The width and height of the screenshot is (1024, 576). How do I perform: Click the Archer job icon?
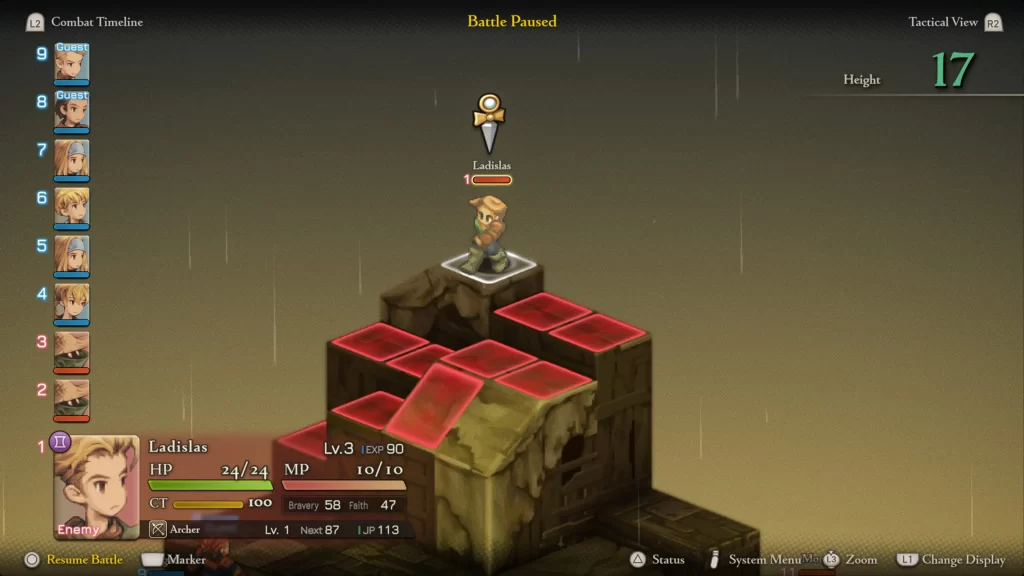[158, 530]
